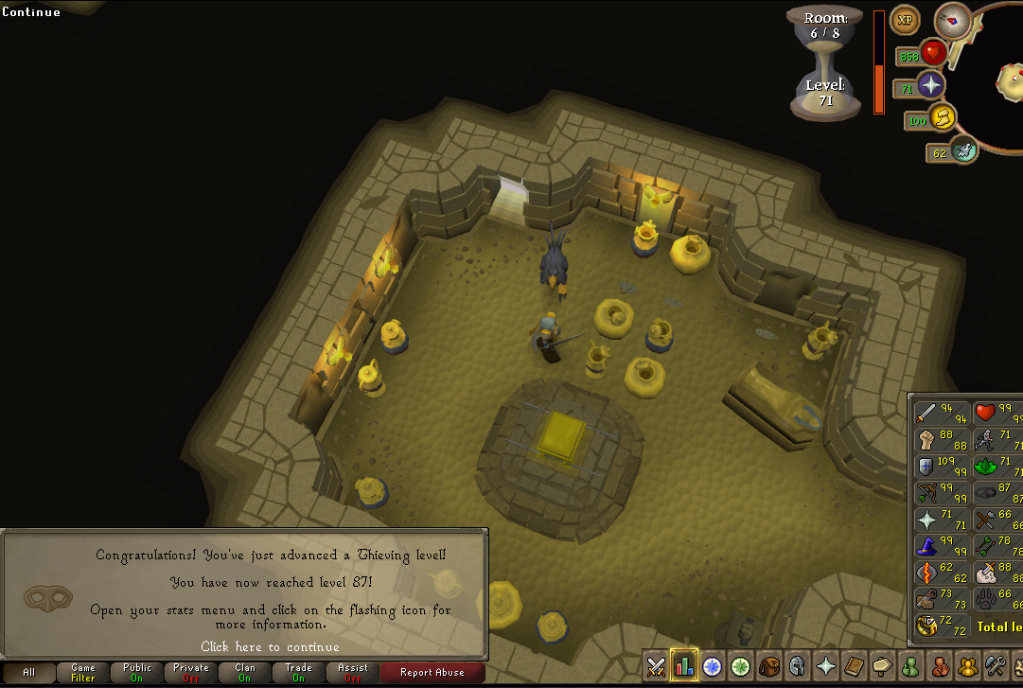
Task: Toggle the Private chat filter
Action: (x=191, y=673)
